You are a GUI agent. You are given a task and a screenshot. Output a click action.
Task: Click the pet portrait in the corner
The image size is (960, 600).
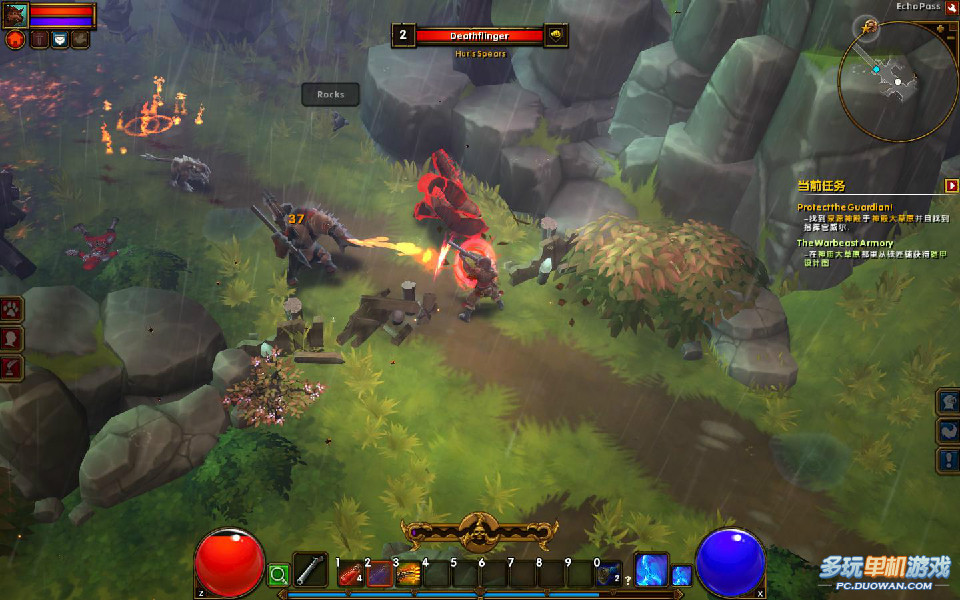tap(15, 15)
